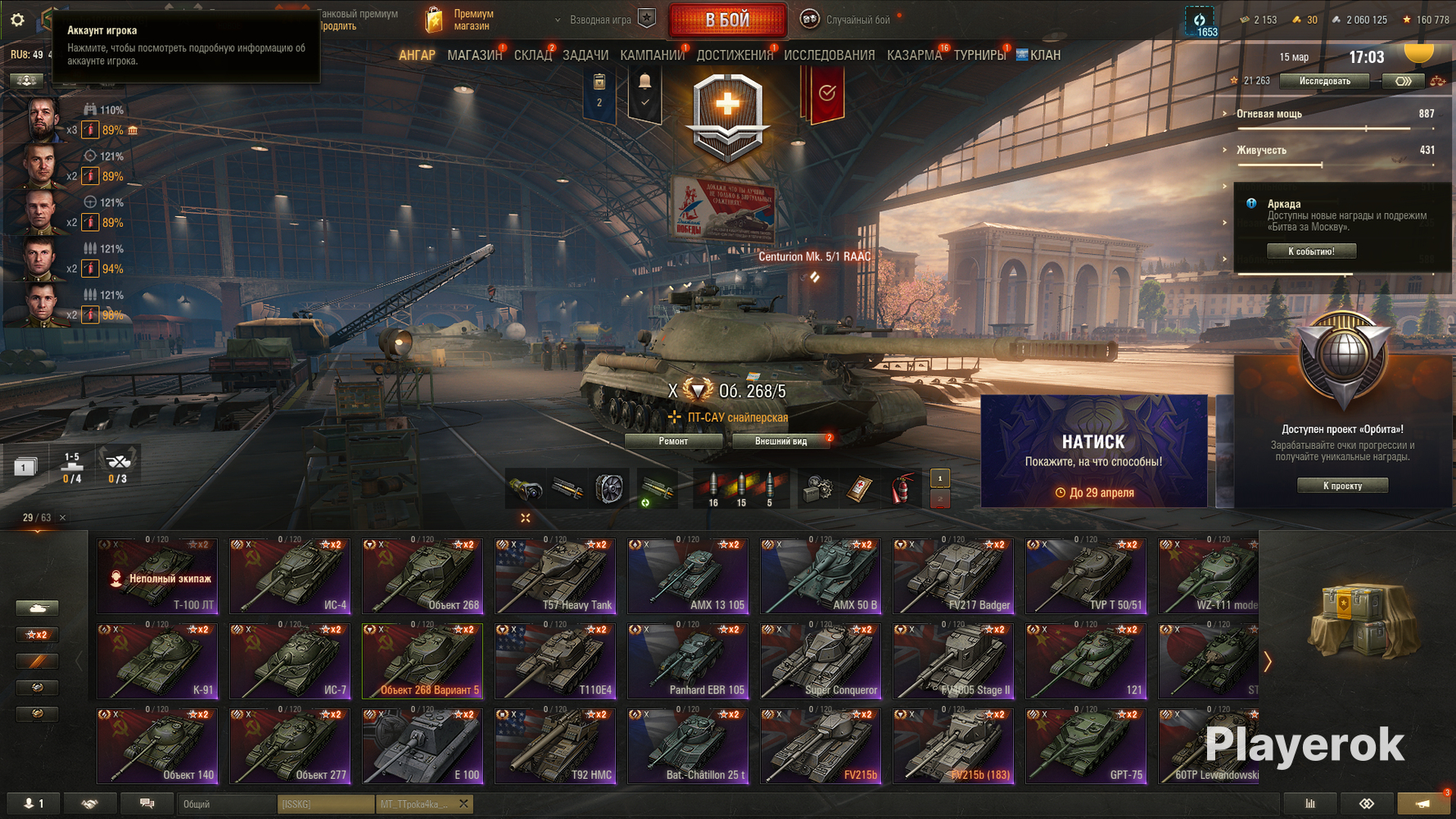The width and height of the screenshot is (1456, 819).
Task: Click the Исследовать button
Action: 1324,81
